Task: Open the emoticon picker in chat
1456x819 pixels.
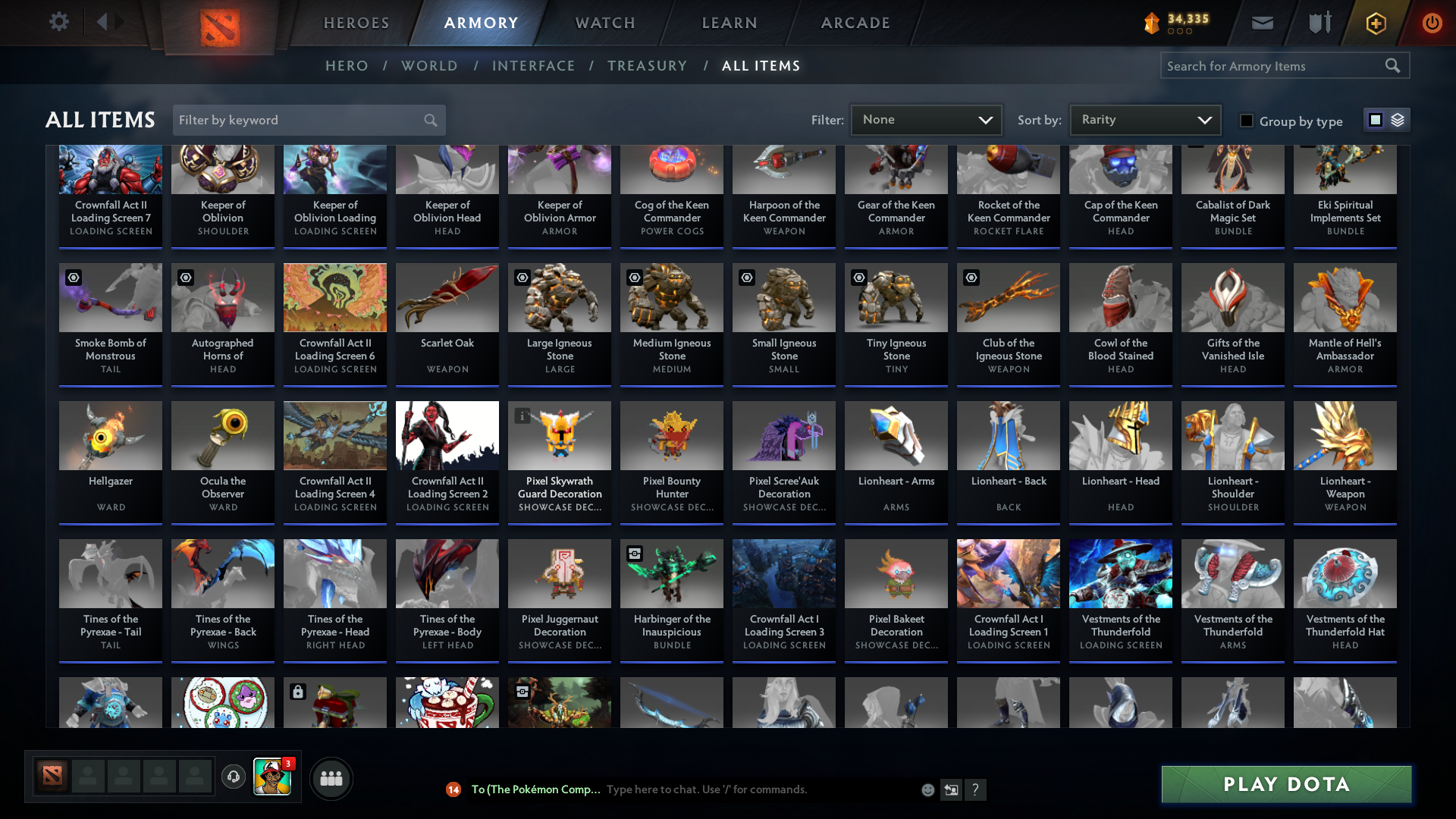Action: (927, 789)
